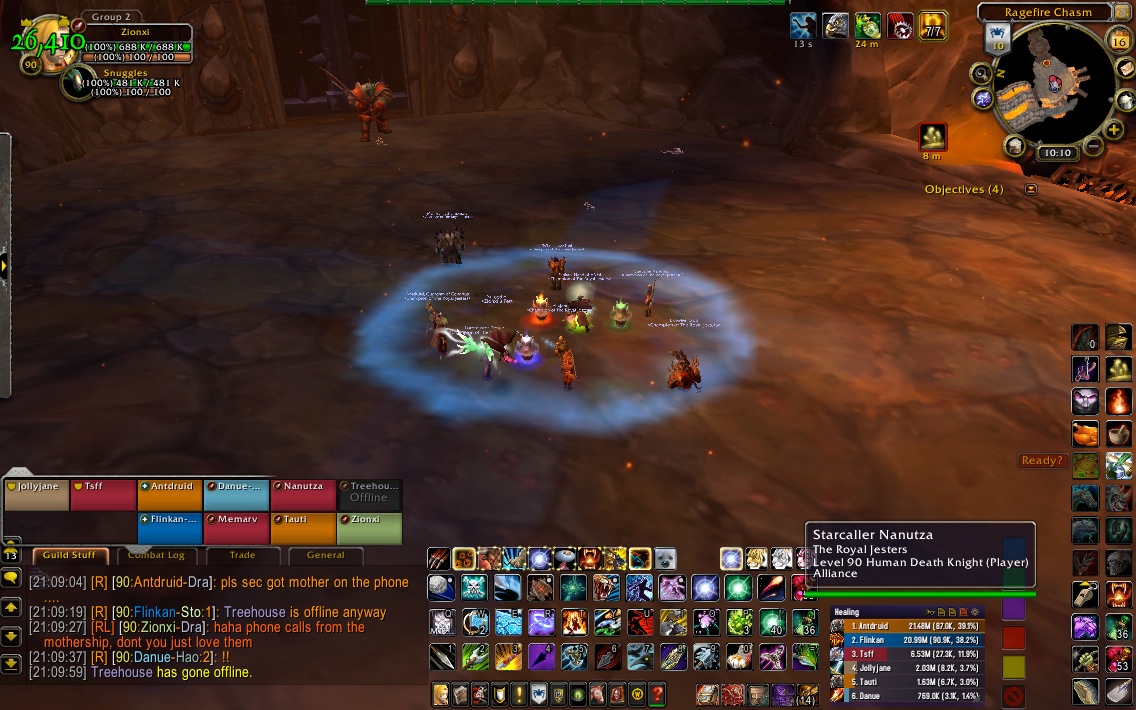Switch to the Combat Log chat tab
Viewport: 1136px width, 710px height.
pos(155,555)
